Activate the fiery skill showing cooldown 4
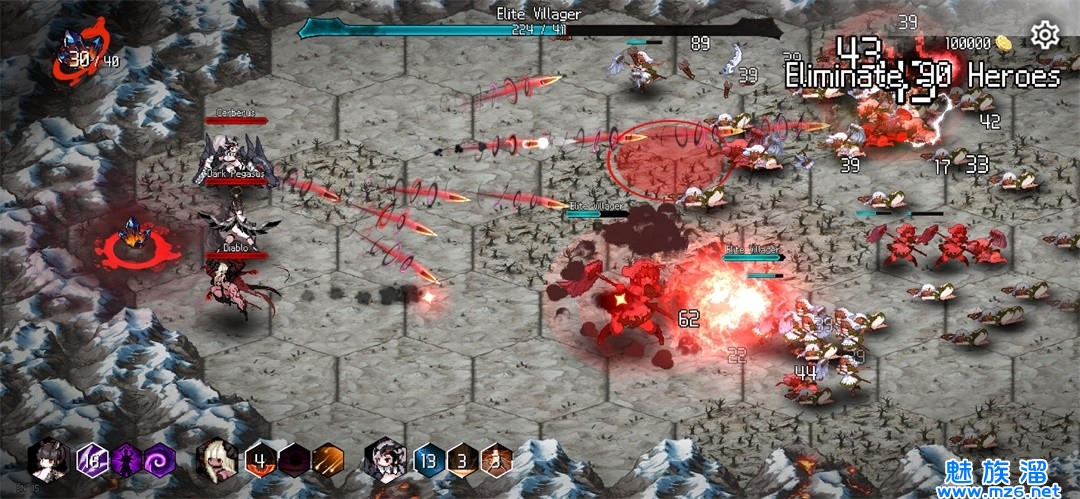 click(x=261, y=460)
